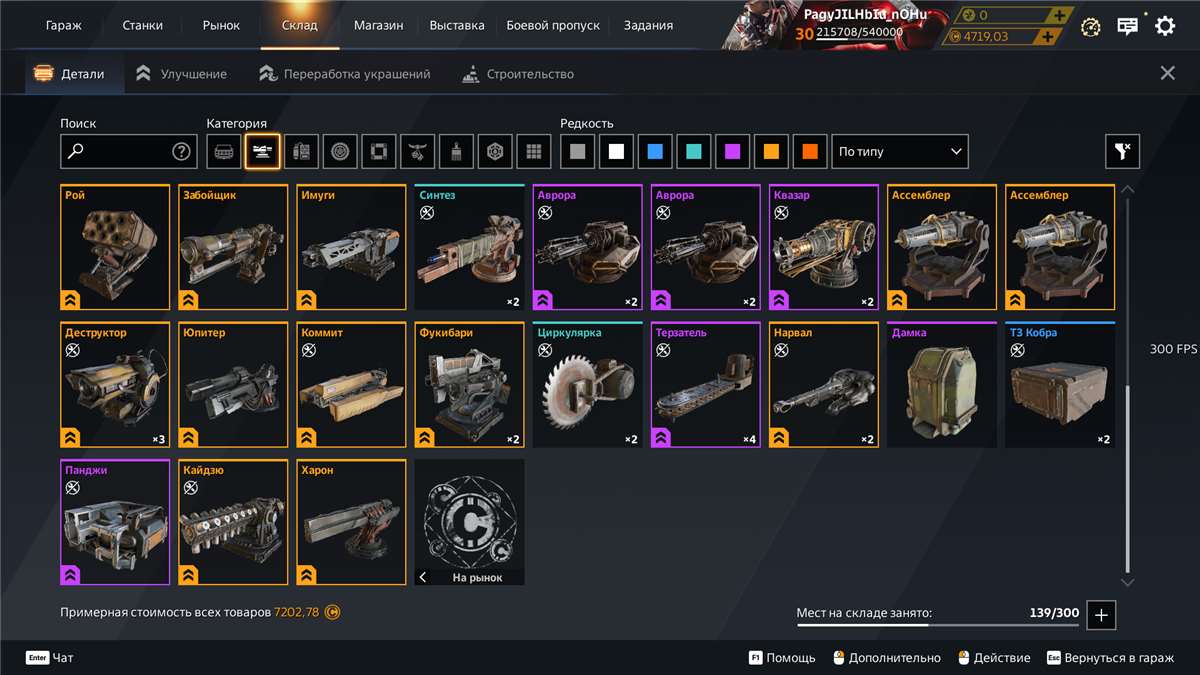Filter by purple rarity swatch

tap(733, 152)
